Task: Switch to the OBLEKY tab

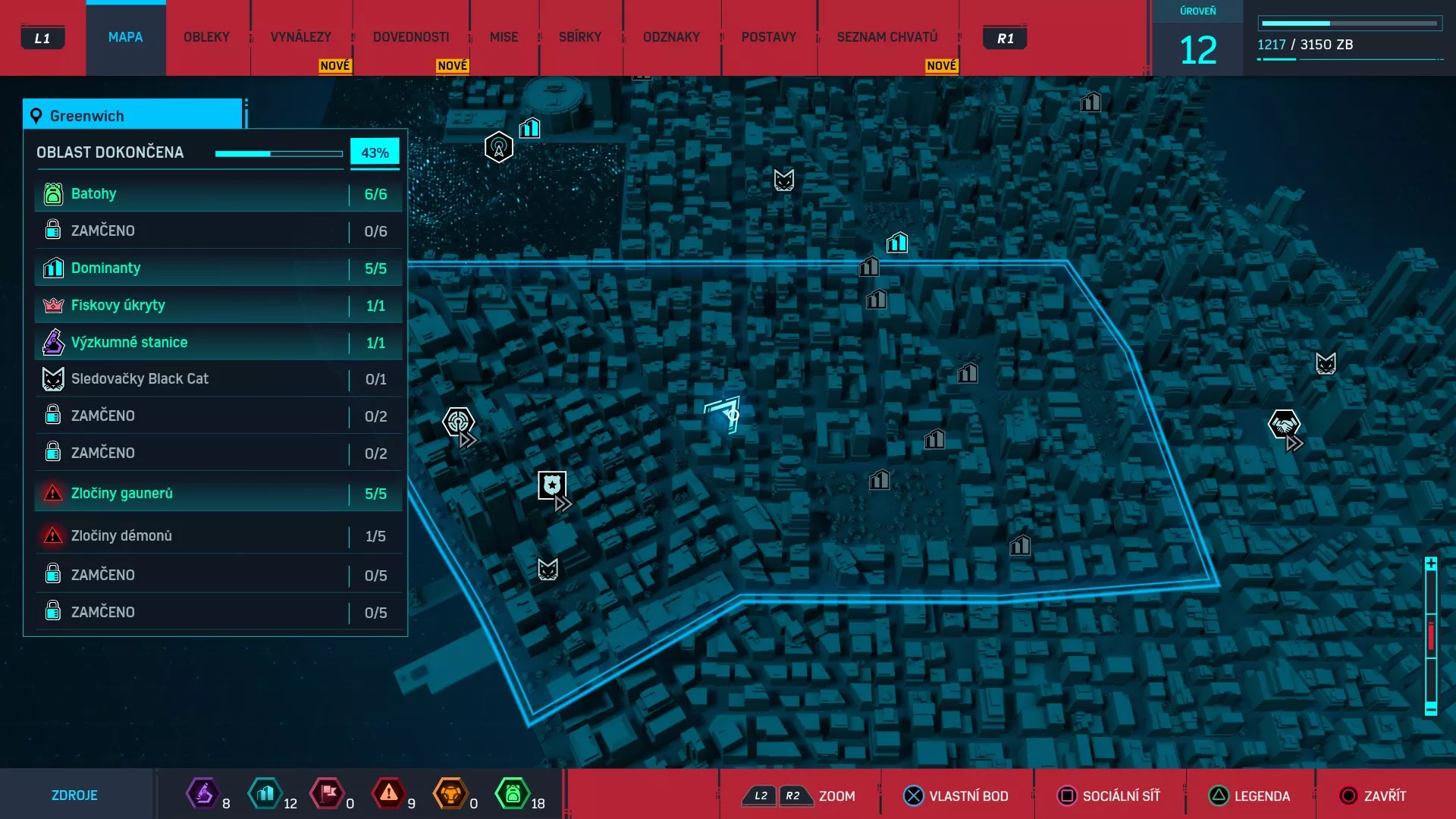Action: [x=206, y=36]
